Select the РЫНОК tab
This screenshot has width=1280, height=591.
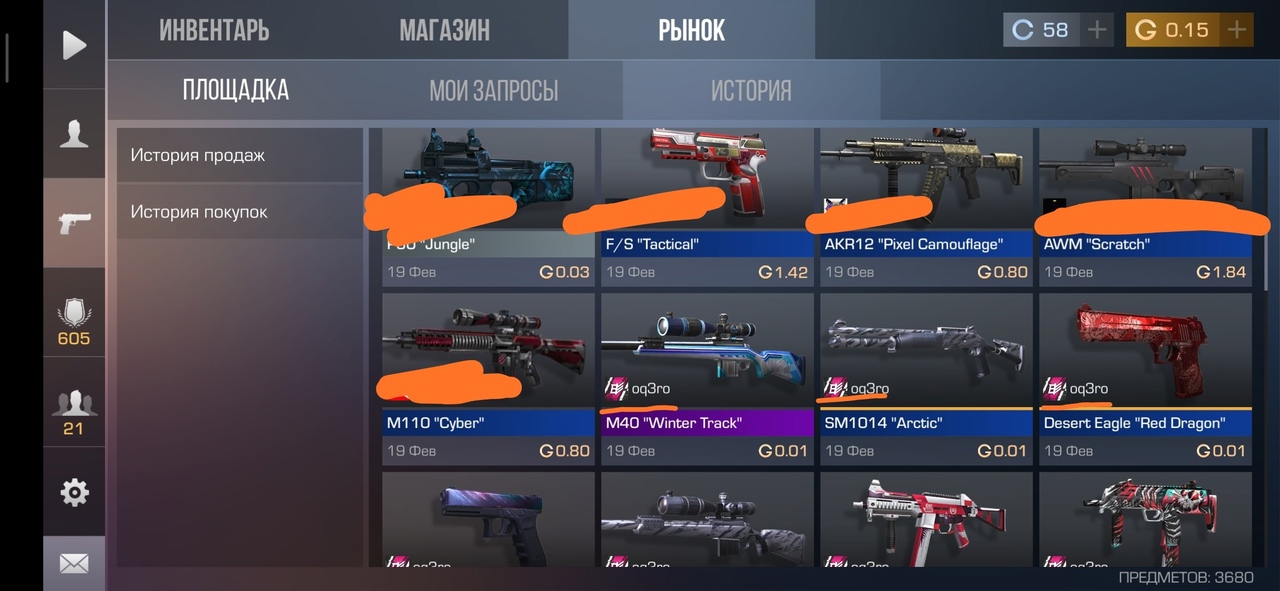tap(691, 30)
